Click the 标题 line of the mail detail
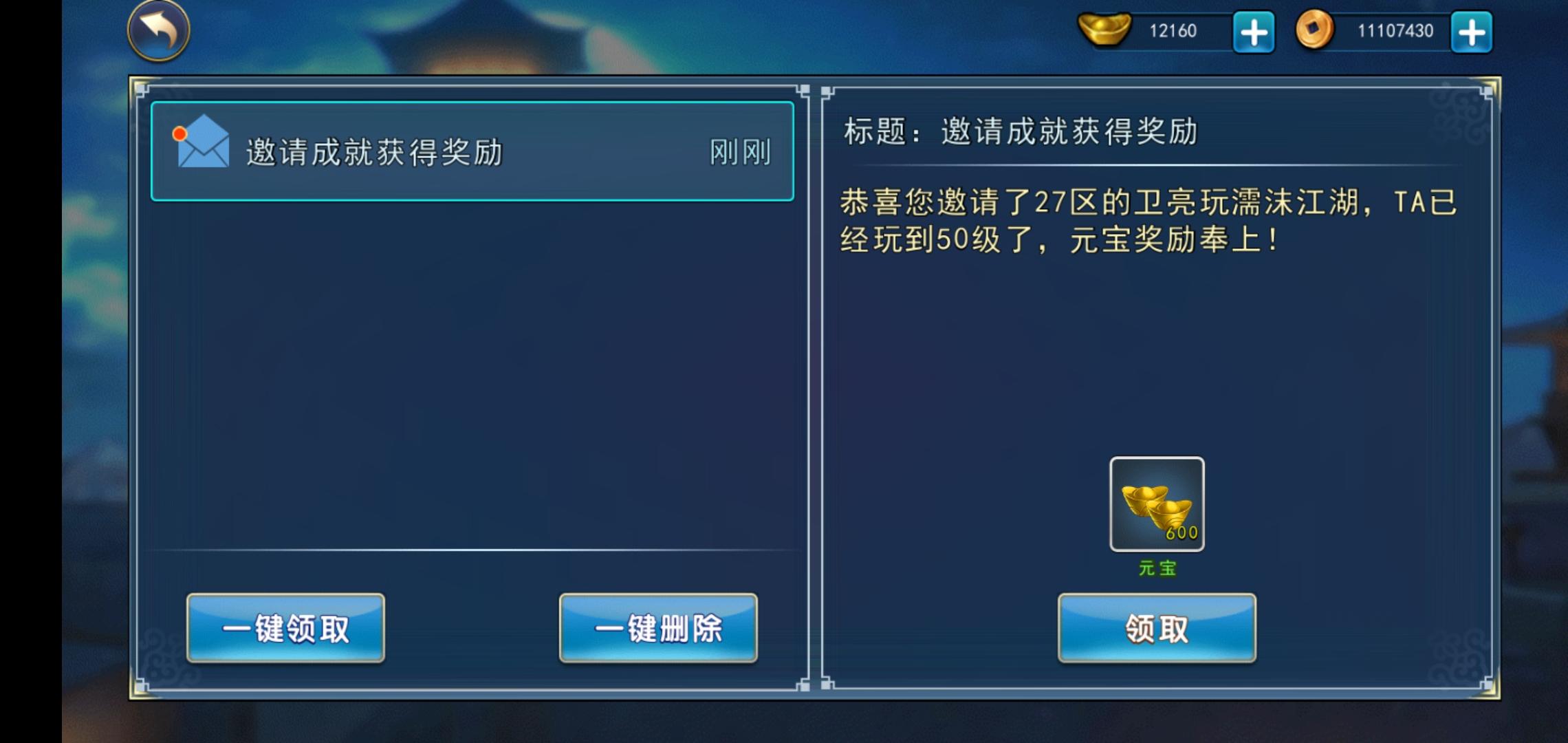The width and height of the screenshot is (1568, 743). click(1021, 132)
